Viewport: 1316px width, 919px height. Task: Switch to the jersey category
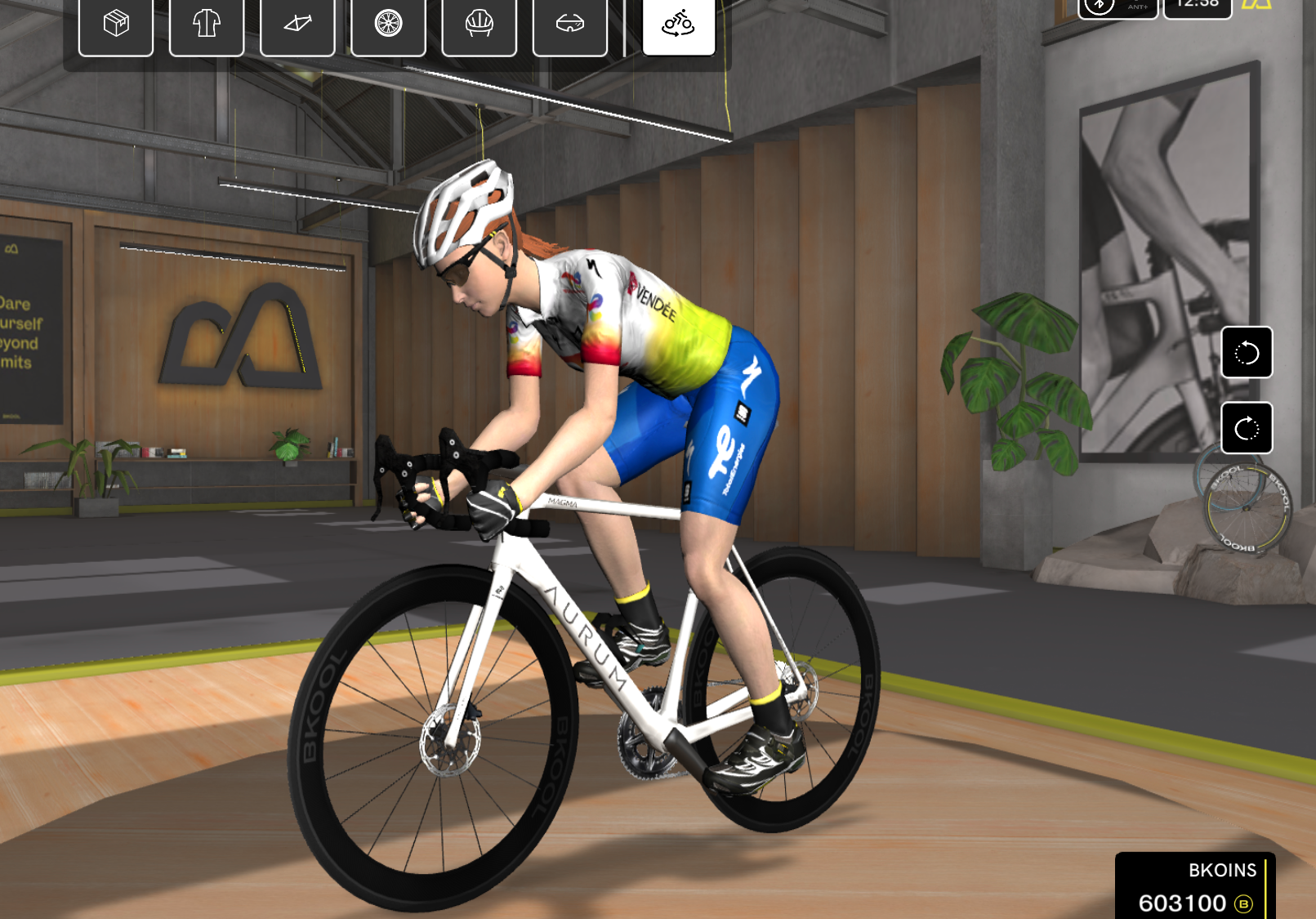tap(207, 24)
